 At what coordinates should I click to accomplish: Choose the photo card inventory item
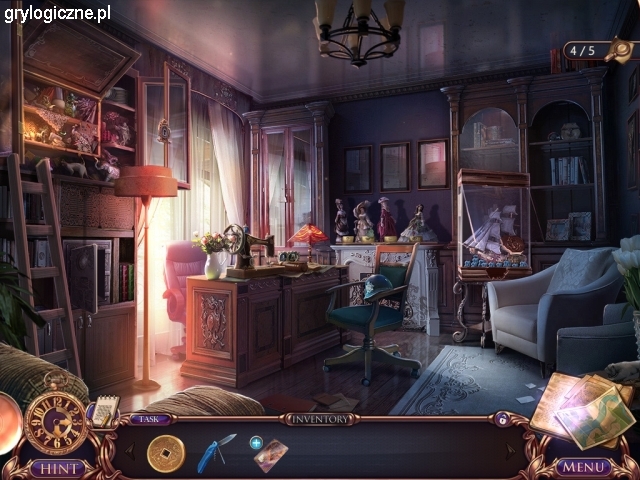tap(270, 455)
